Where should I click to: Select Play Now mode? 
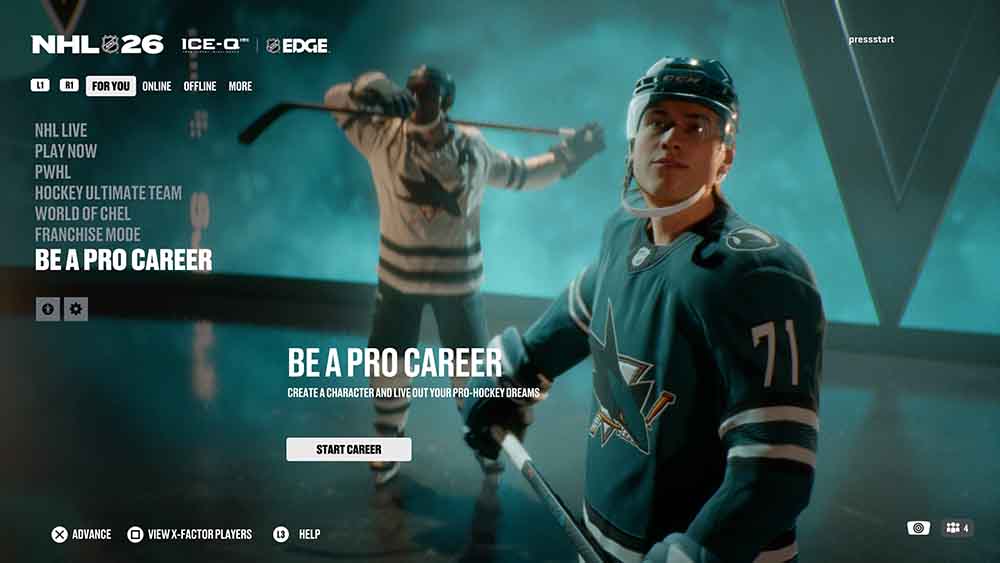[66, 151]
